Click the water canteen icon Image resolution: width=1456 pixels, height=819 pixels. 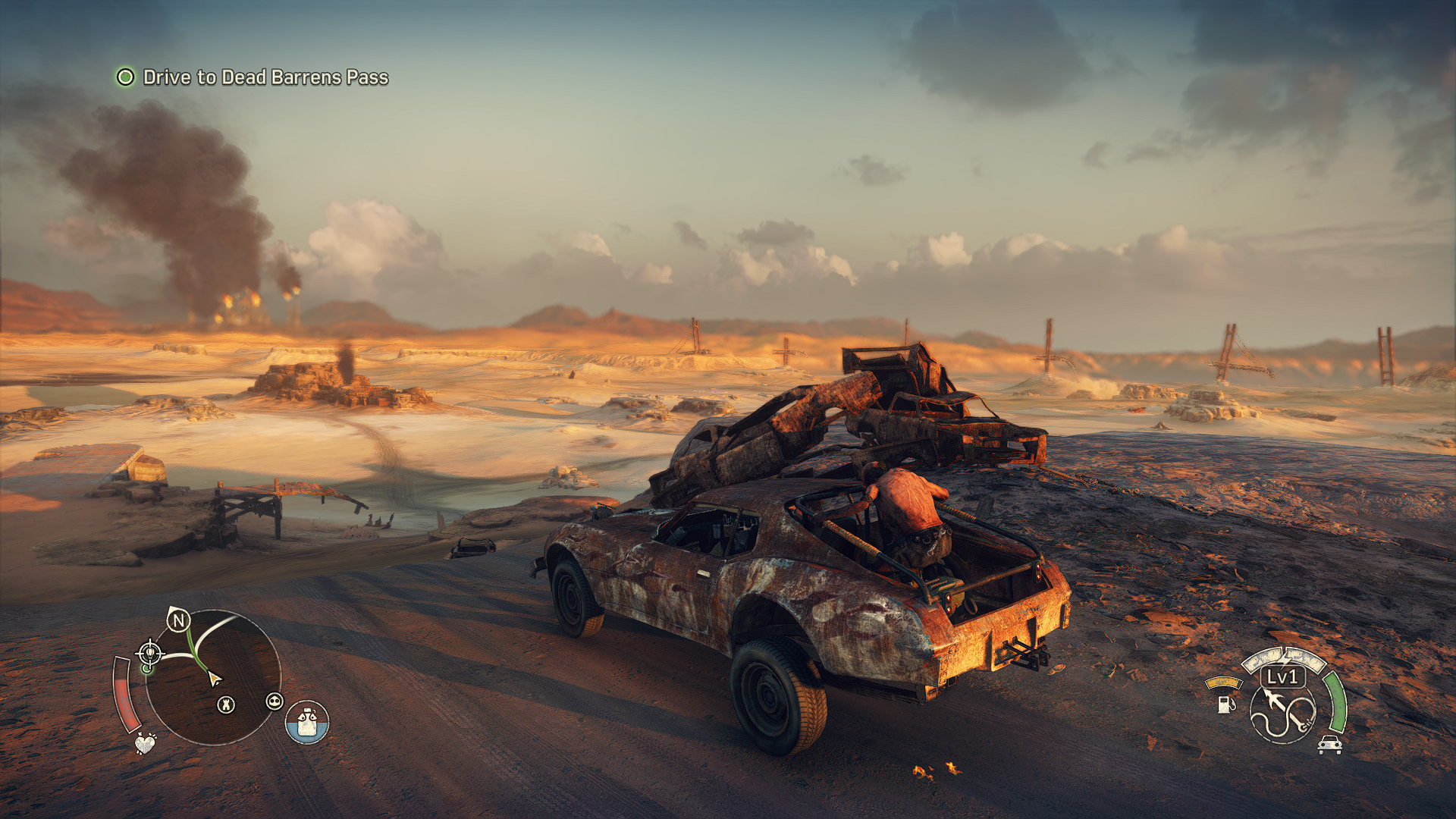(307, 722)
